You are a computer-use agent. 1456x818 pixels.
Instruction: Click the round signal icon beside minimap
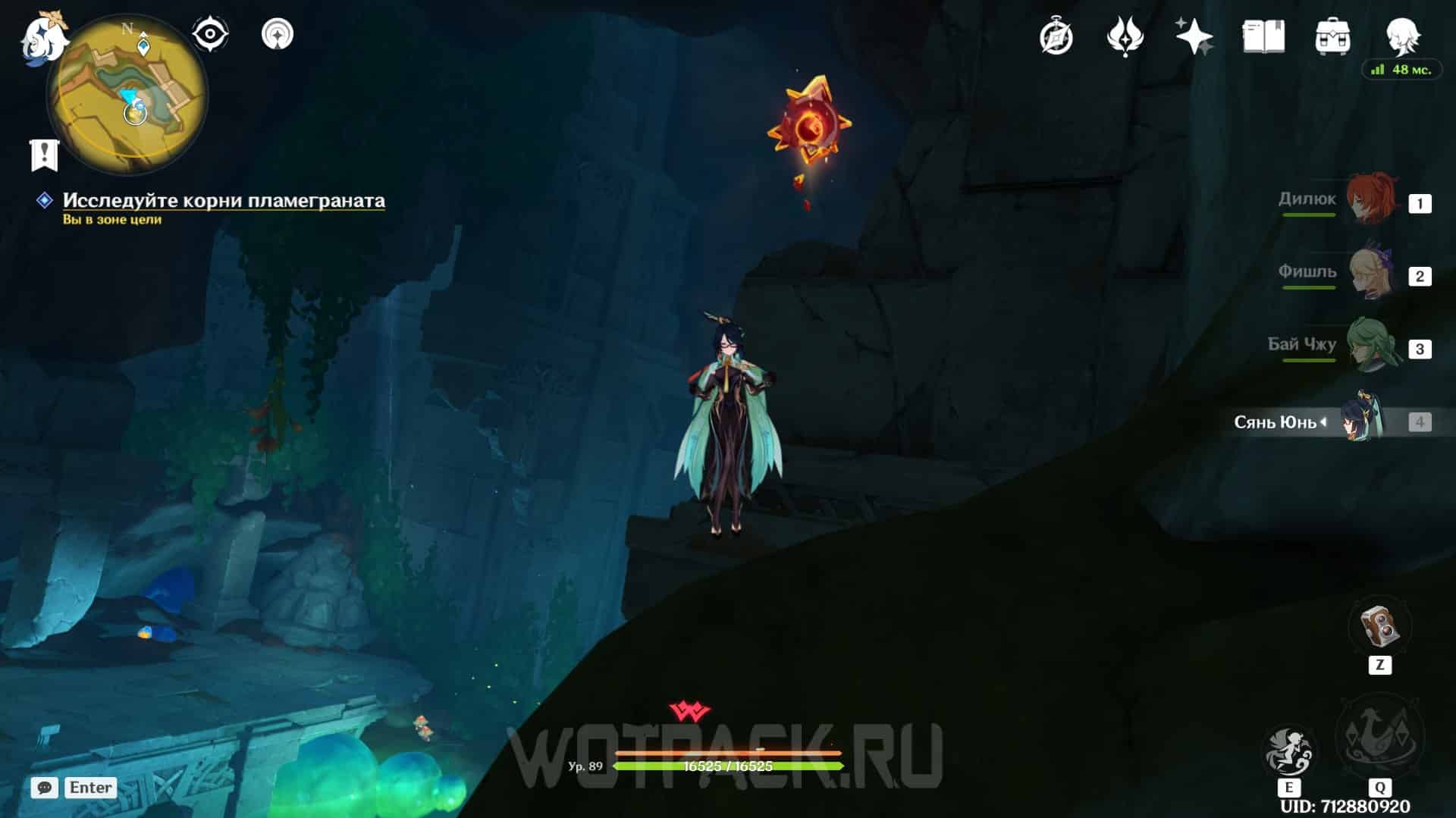point(277,34)
